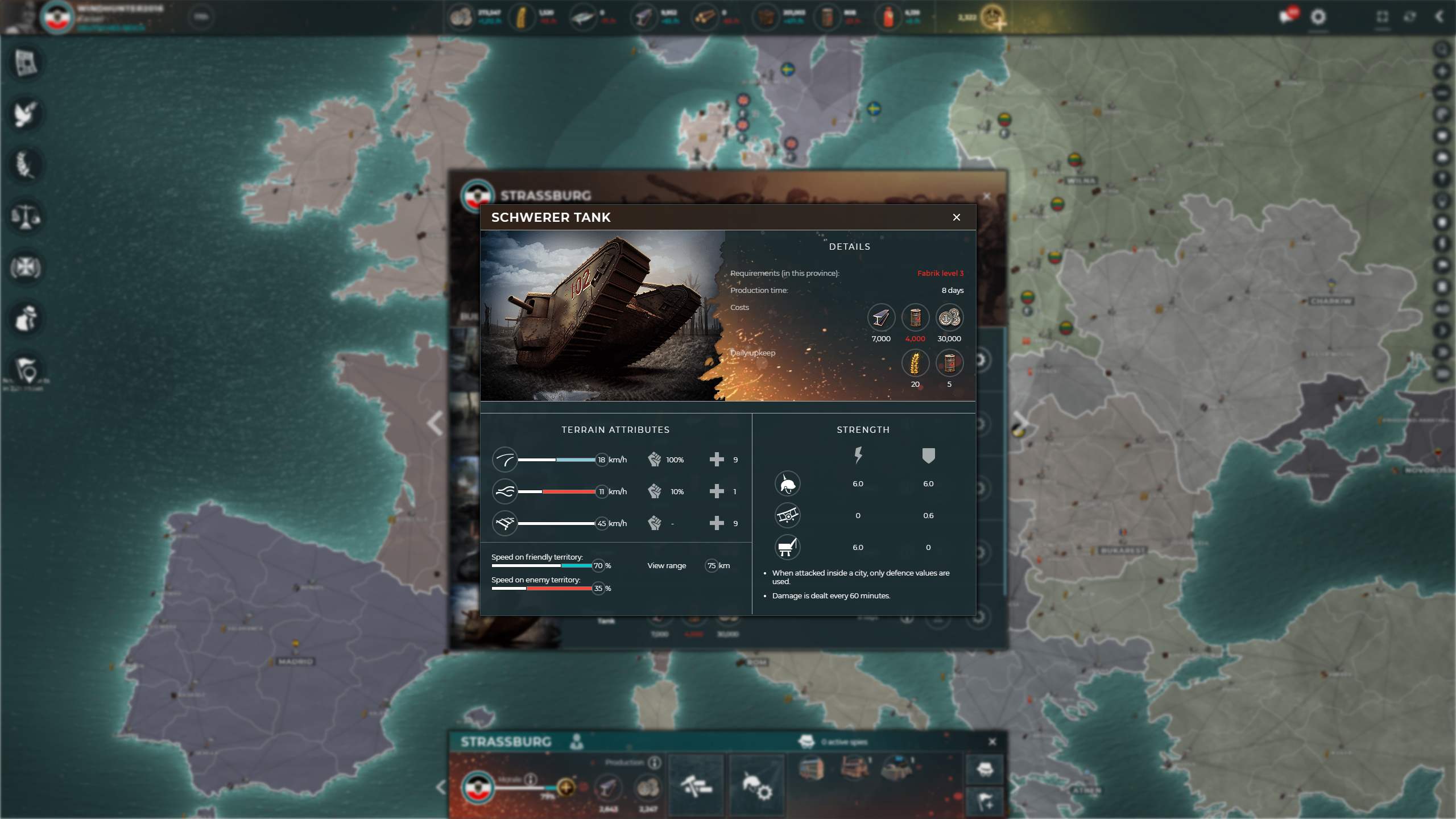Open the player profile flag avatar
The width and height of the screenshot is (1456, 819).
(57, 17)
